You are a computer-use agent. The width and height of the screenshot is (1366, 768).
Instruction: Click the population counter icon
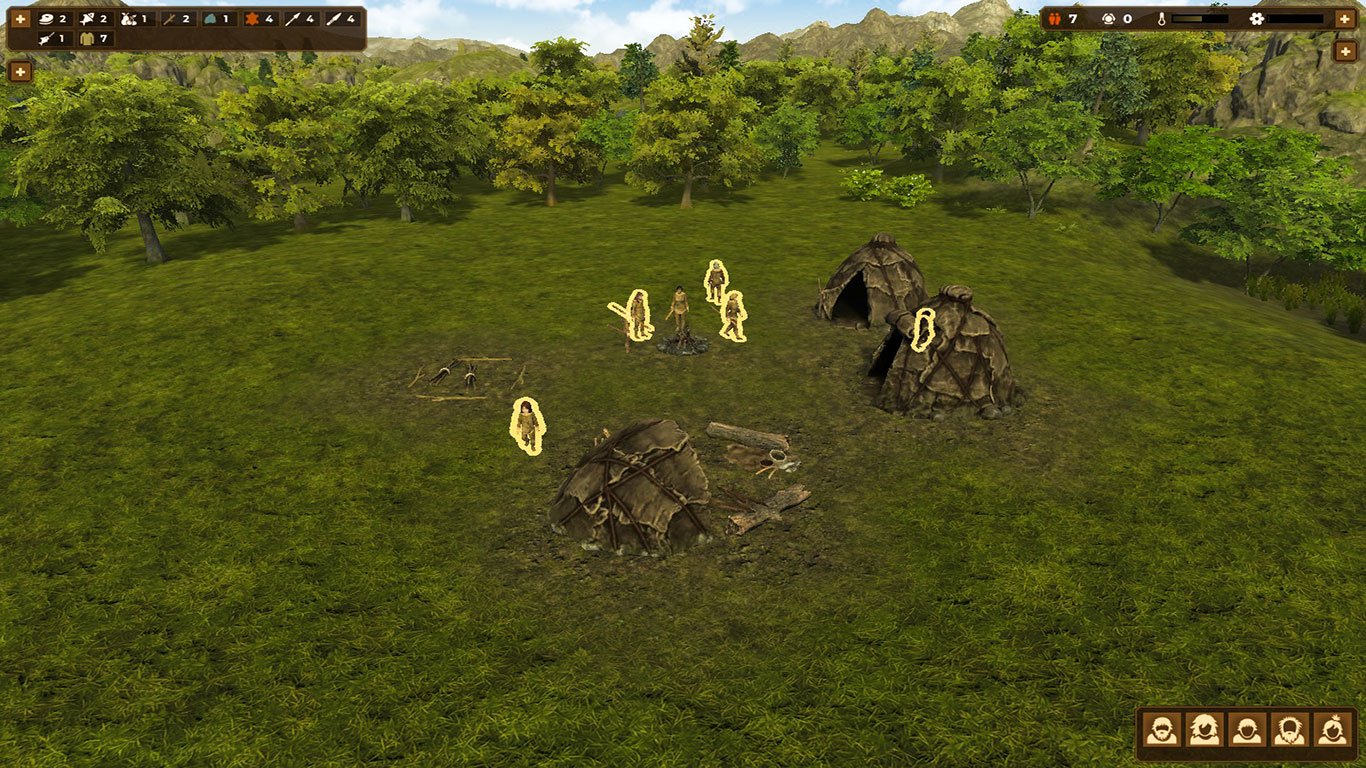[x=1054, y=18]
